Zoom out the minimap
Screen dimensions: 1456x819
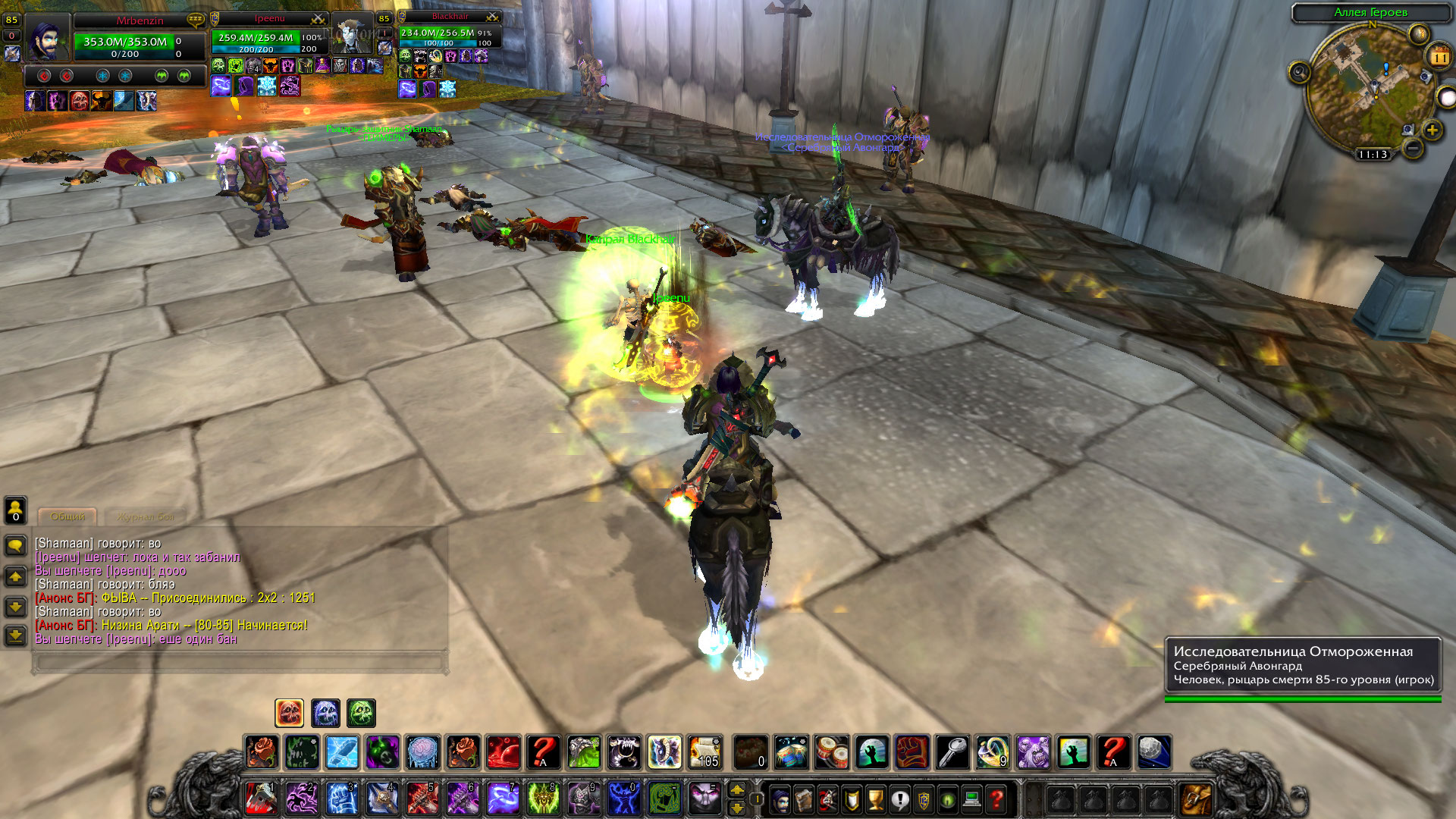(1413, 148)
